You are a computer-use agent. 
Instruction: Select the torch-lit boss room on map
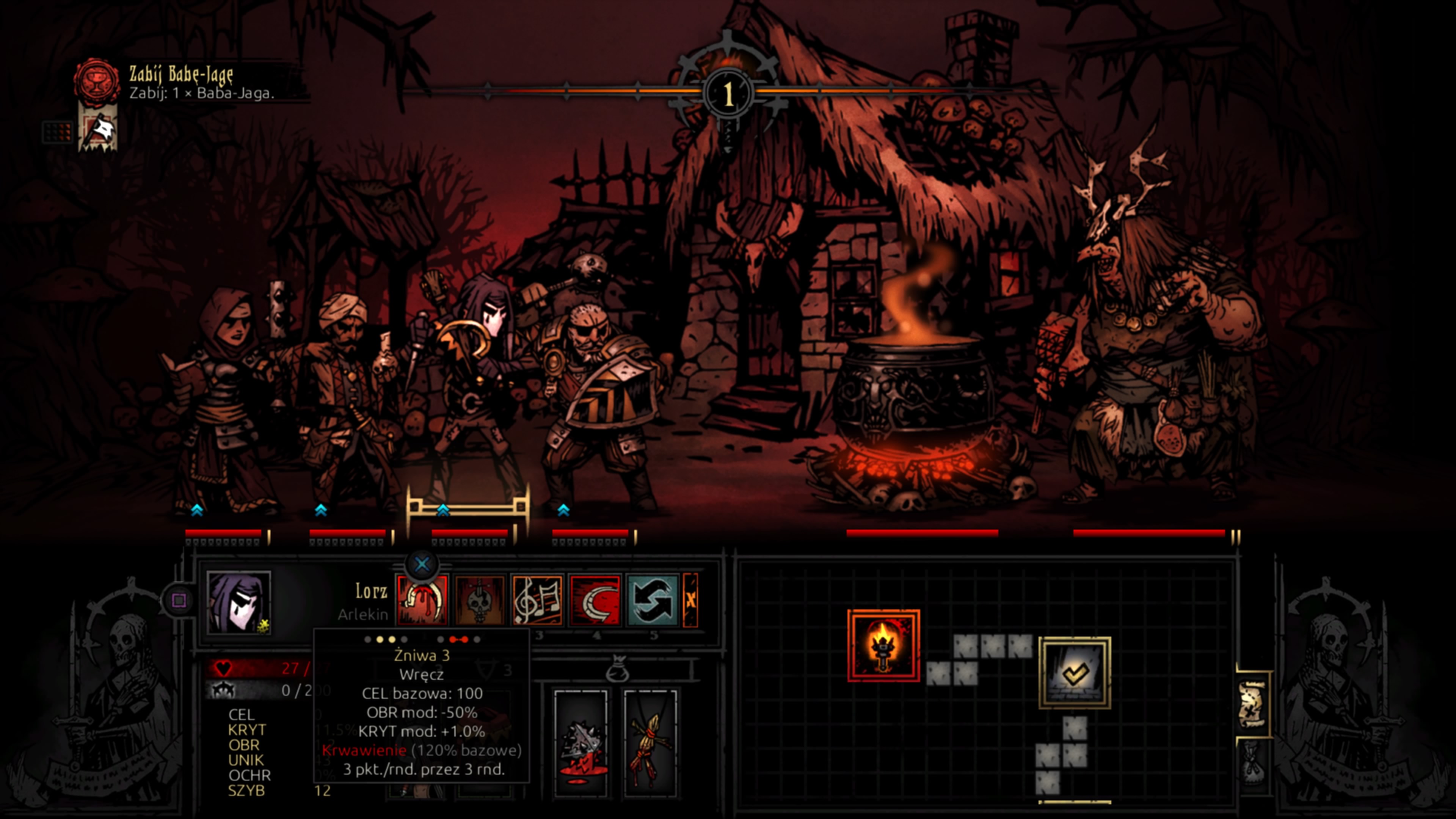883,645
